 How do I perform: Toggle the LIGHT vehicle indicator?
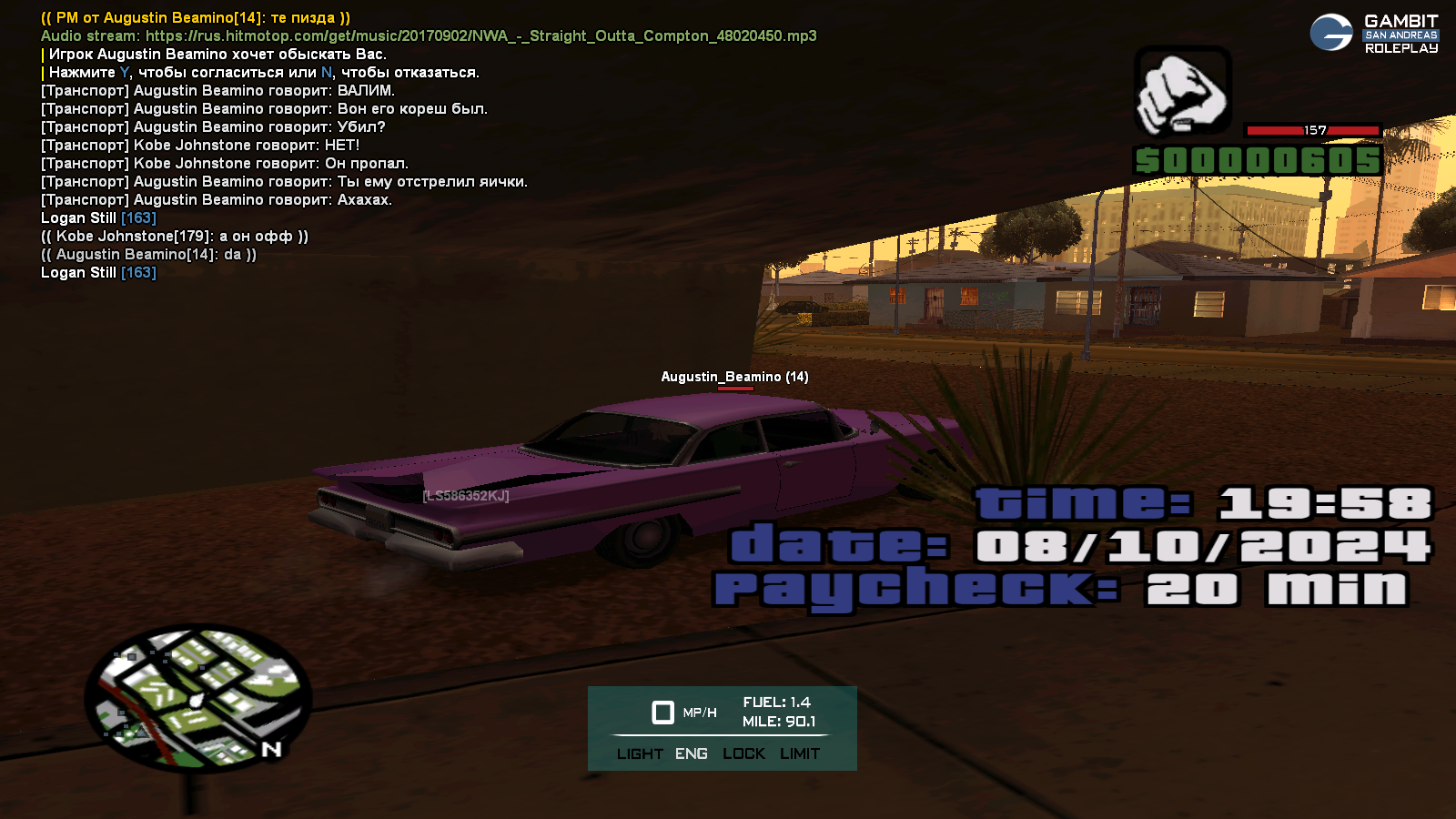pos(640,753)
